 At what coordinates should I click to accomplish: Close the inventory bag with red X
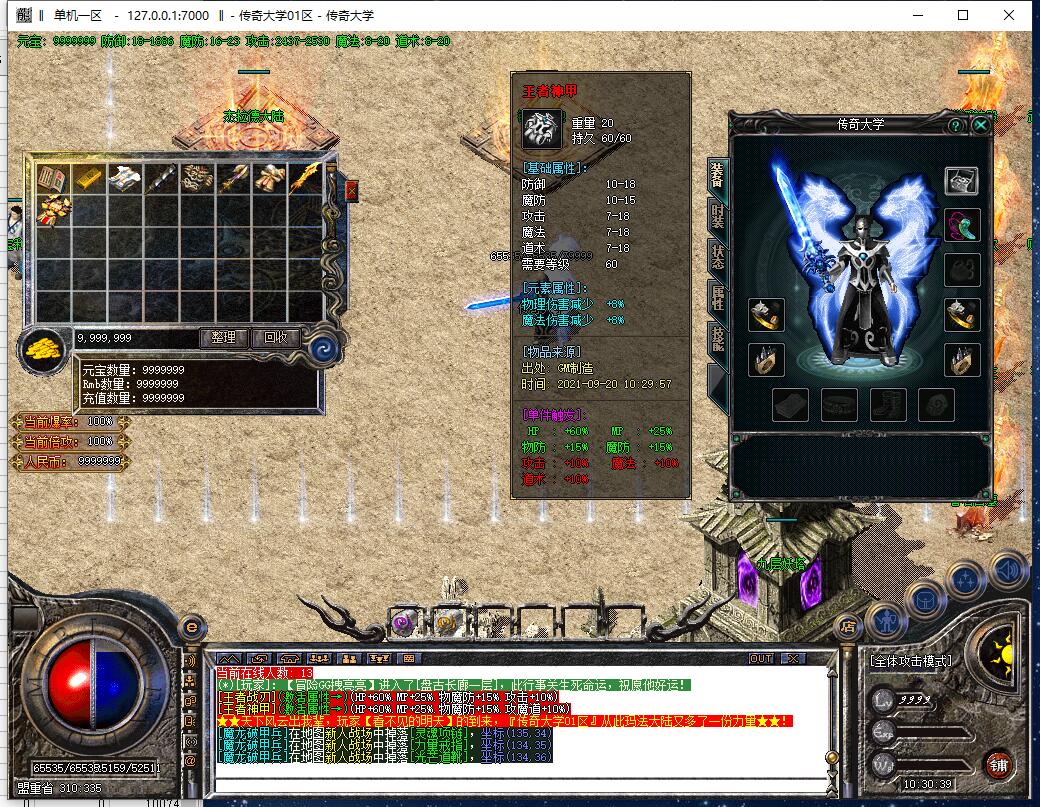tap(351, 190)
